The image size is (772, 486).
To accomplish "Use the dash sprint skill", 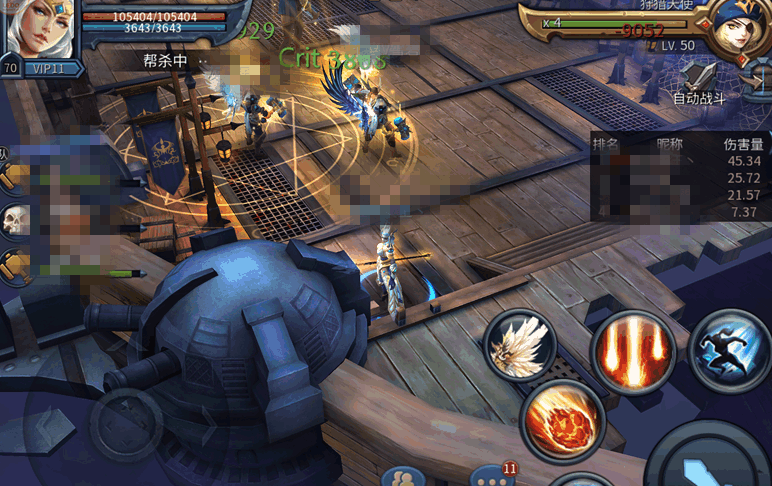I will point(729,349).
